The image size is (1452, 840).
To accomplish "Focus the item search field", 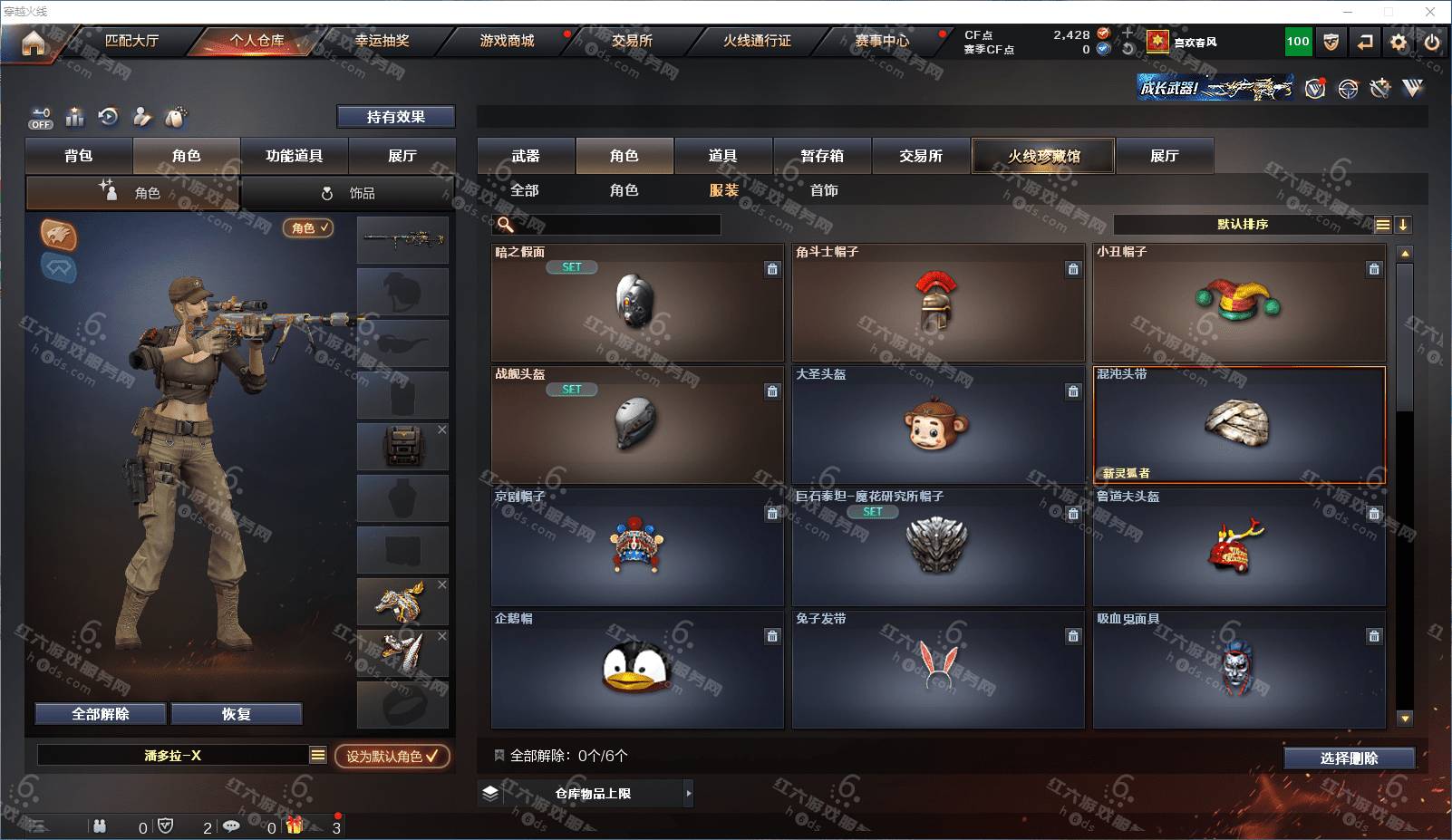I will pos(616,225).
